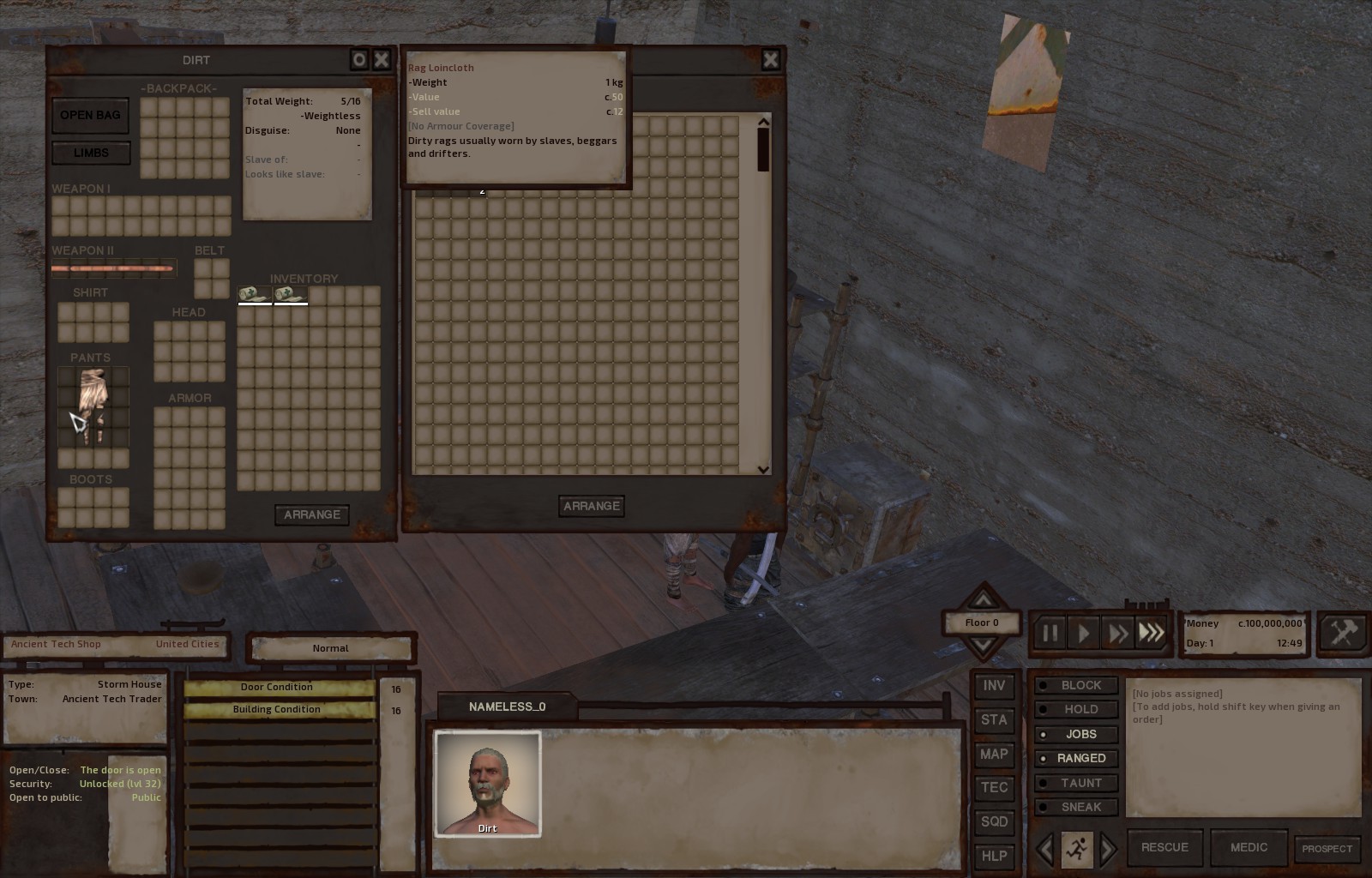
Task: Toggle the Block stance
Action: click(x=1077, y=686)
